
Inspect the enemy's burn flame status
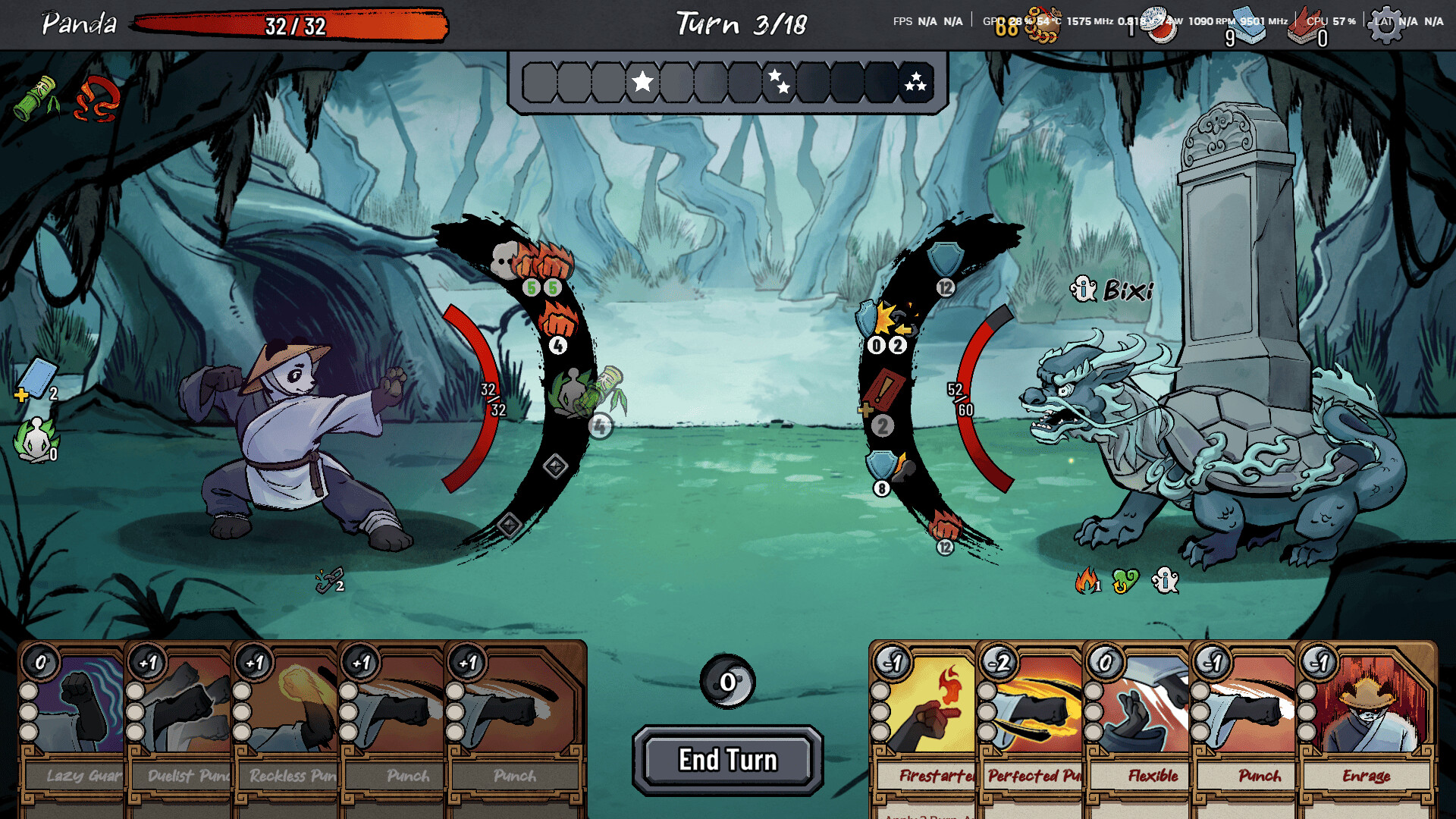[1087, 581]
